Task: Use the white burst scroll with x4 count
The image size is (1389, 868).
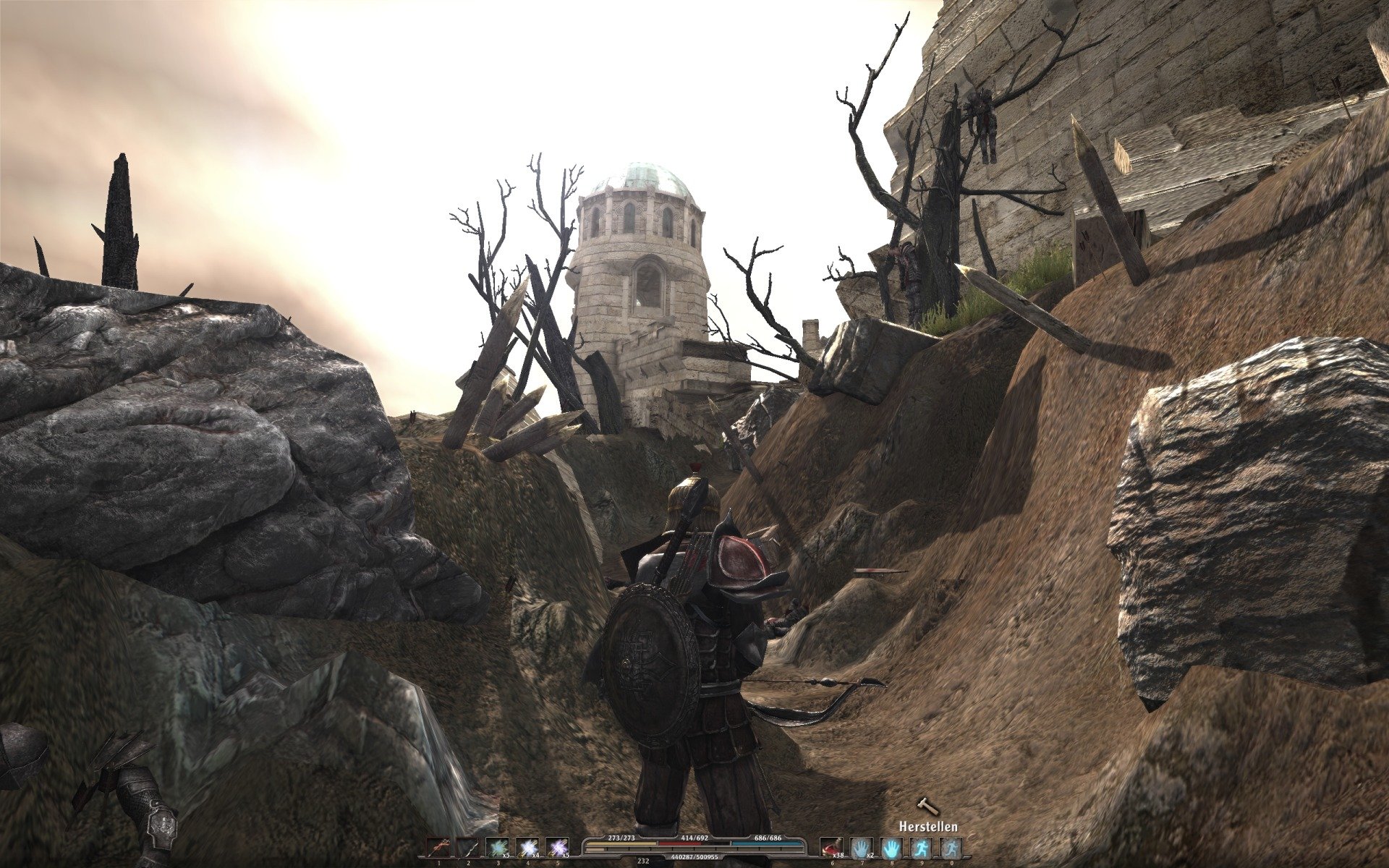Action: pyautogui.click(x=528, y=847)
